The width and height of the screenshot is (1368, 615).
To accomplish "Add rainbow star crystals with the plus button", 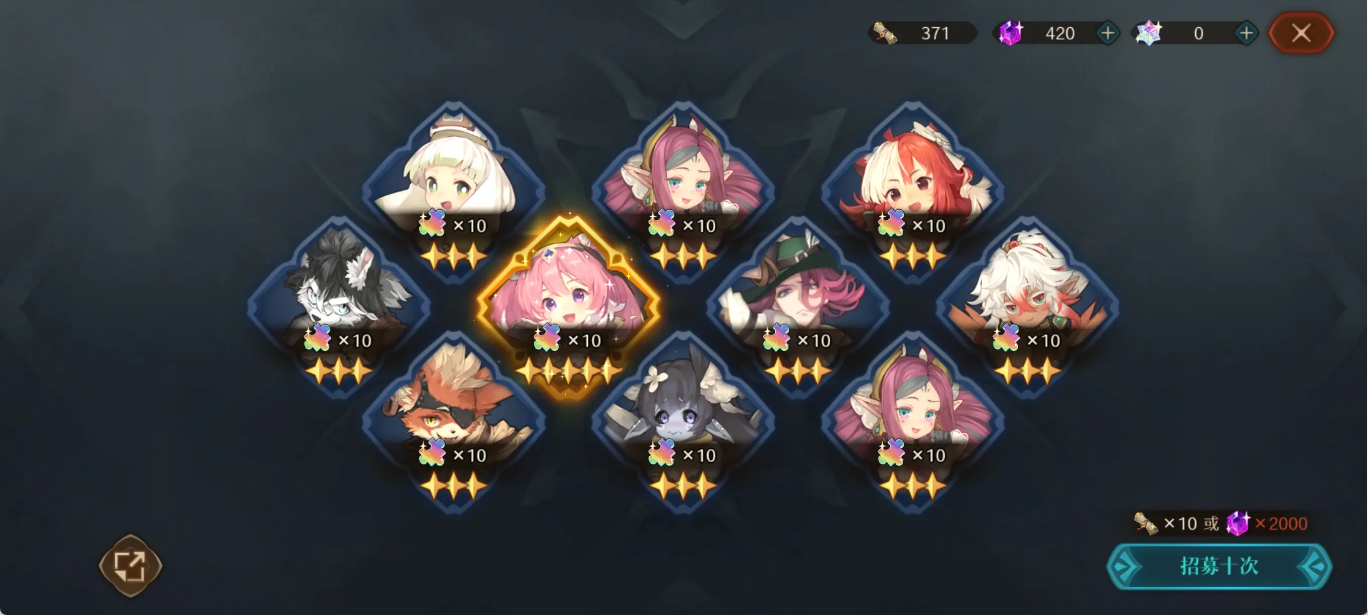I will pyautogui.click(x=1246, y=33).
